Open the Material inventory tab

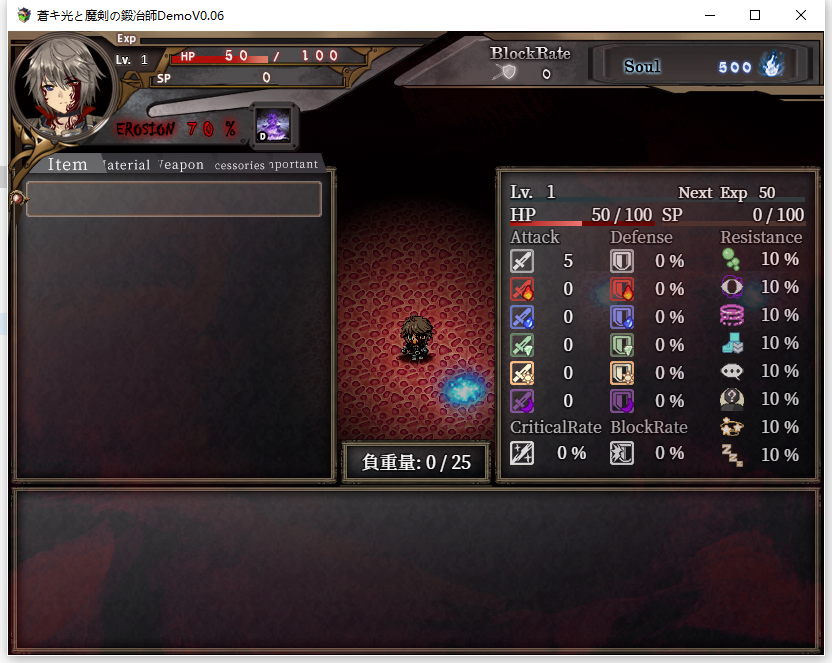tap(126, 165)
